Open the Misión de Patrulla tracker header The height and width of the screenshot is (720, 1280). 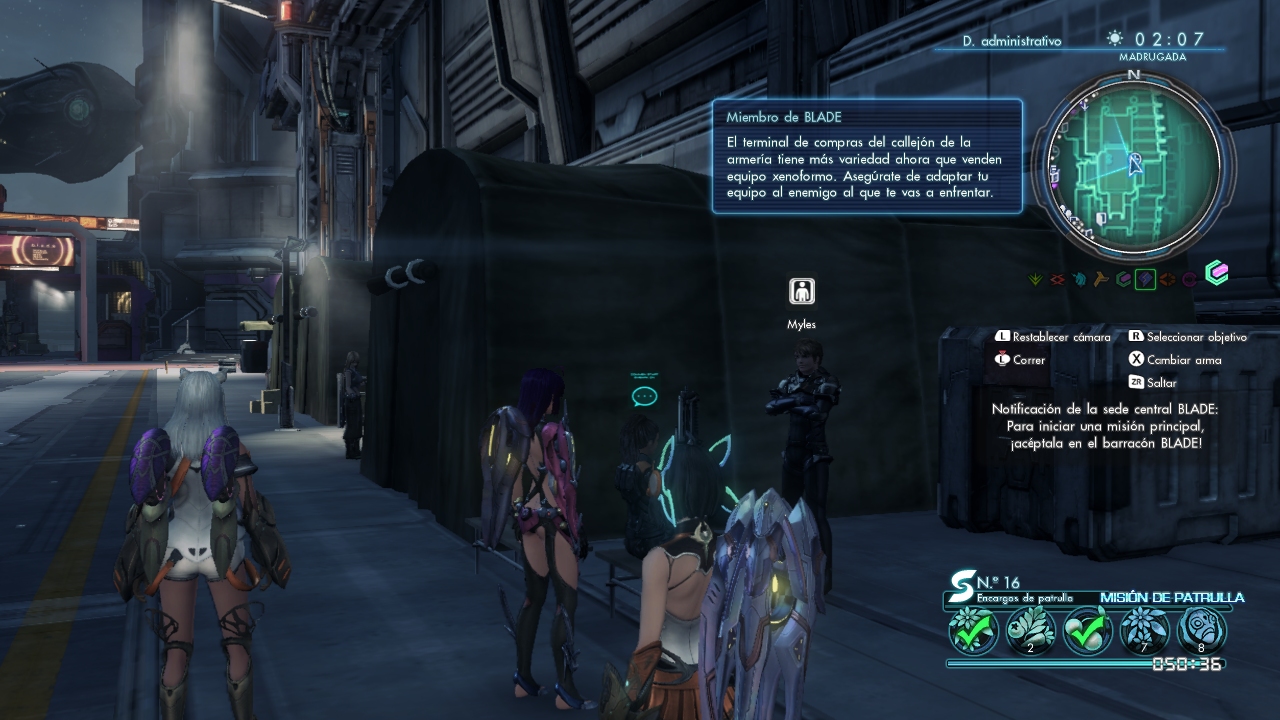[x=1171, y=597]
